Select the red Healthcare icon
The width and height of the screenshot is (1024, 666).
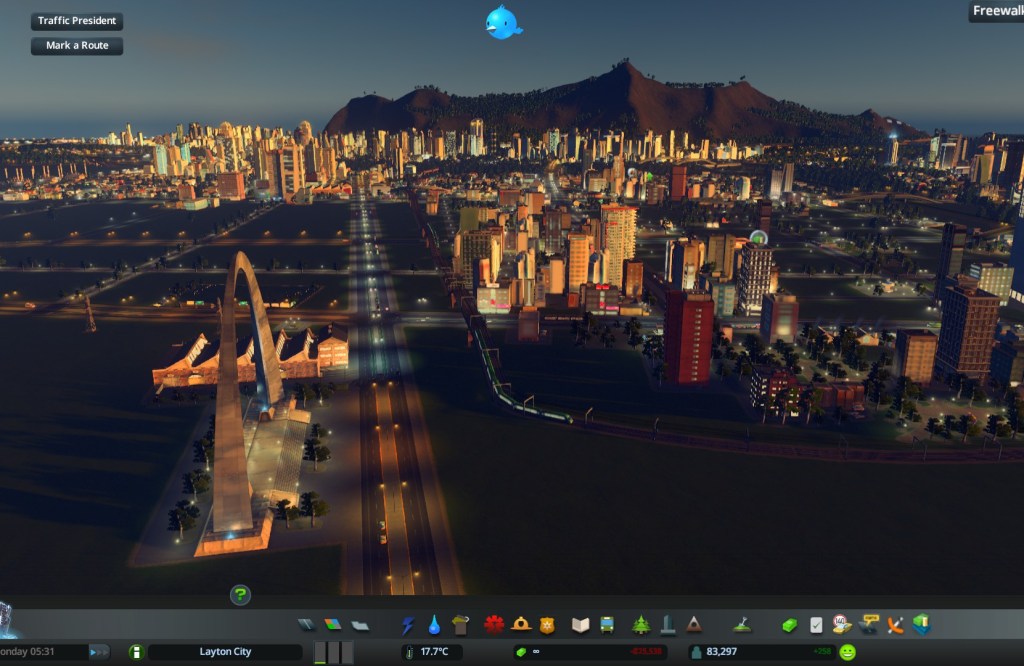point(494,625)
